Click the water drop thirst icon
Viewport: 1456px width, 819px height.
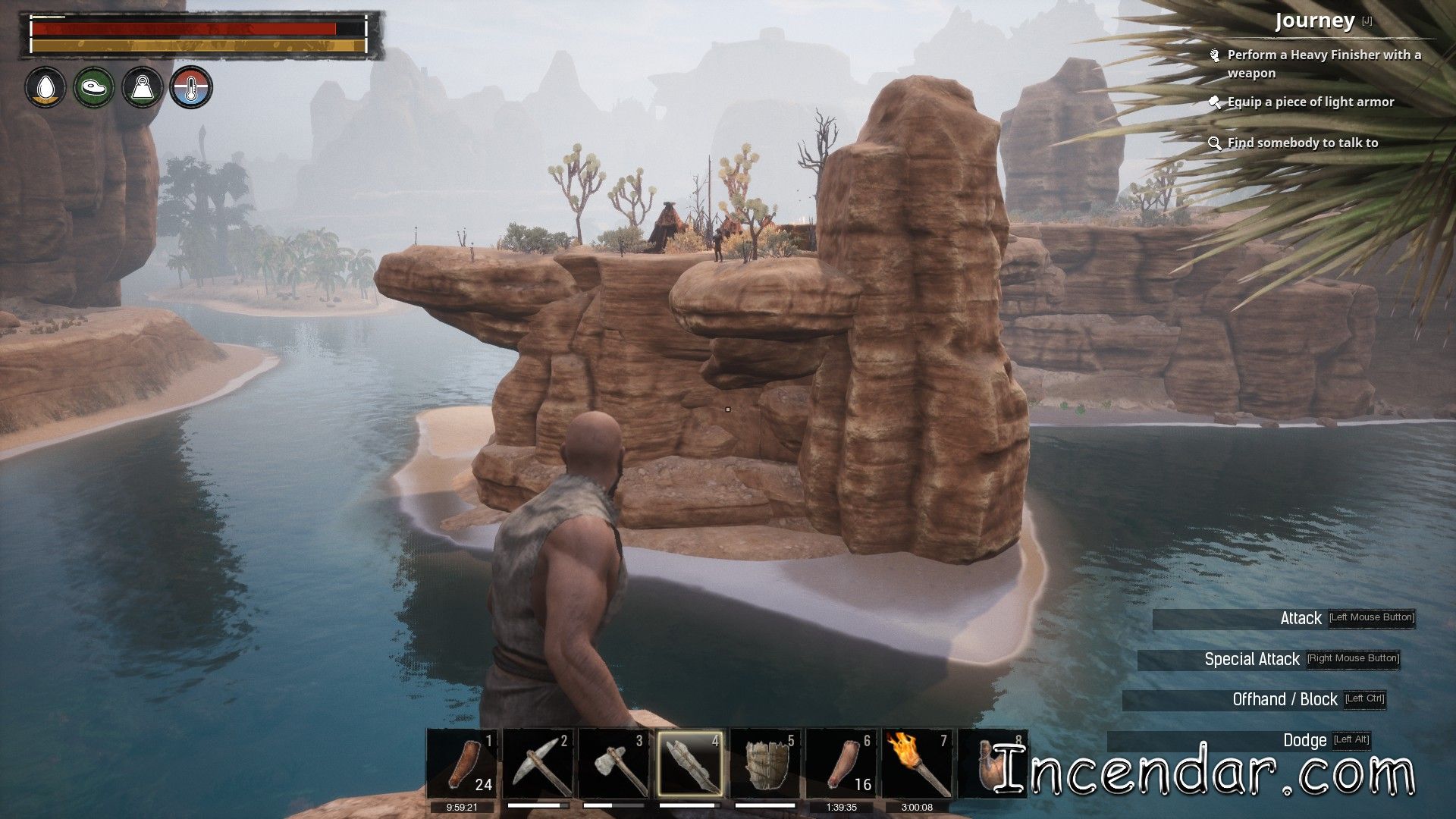[x=45, y=88]
